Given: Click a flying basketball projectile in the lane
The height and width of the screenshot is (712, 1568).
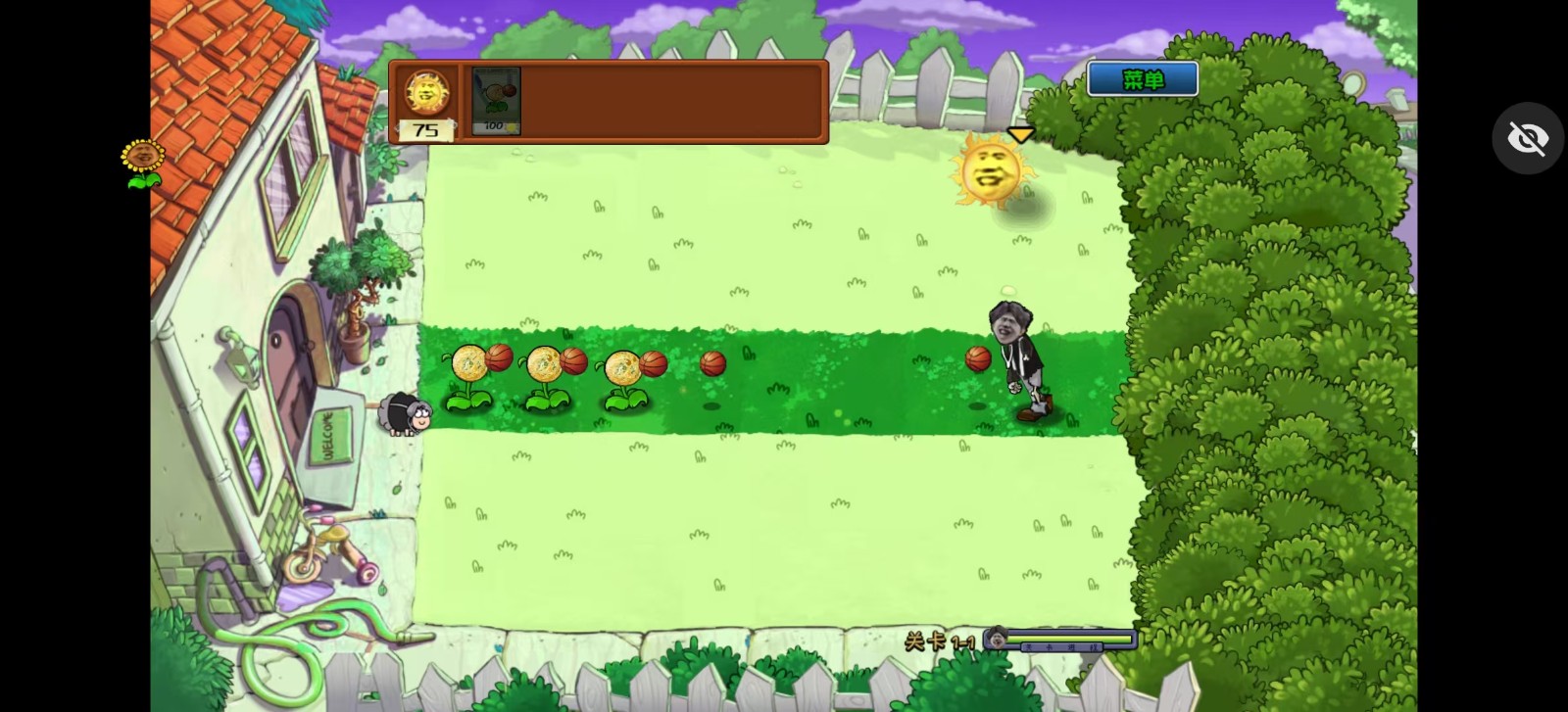Looking at the screenshot, I should [712, 363].
